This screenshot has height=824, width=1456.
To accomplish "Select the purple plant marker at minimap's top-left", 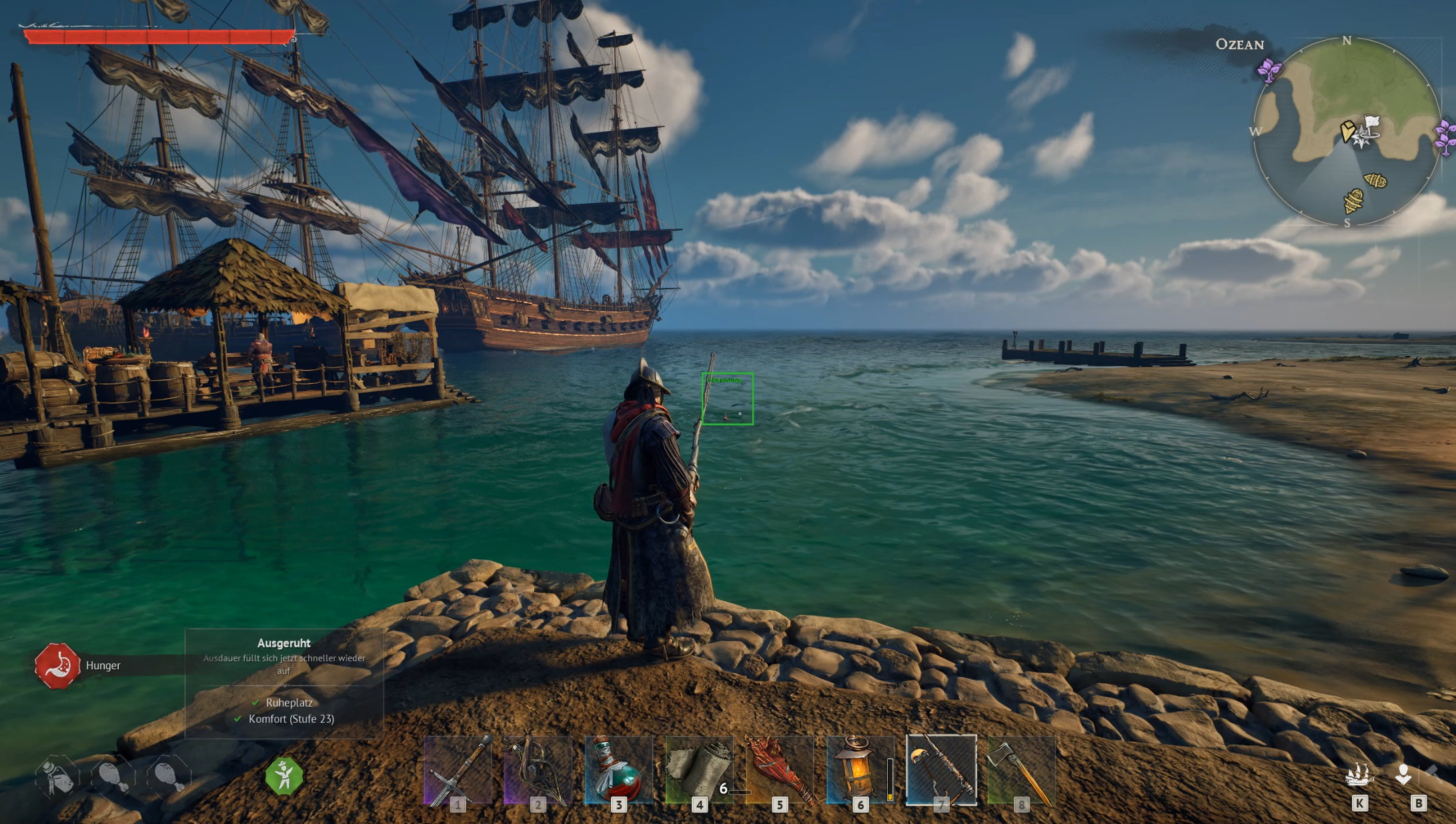I will [1269, 70].
